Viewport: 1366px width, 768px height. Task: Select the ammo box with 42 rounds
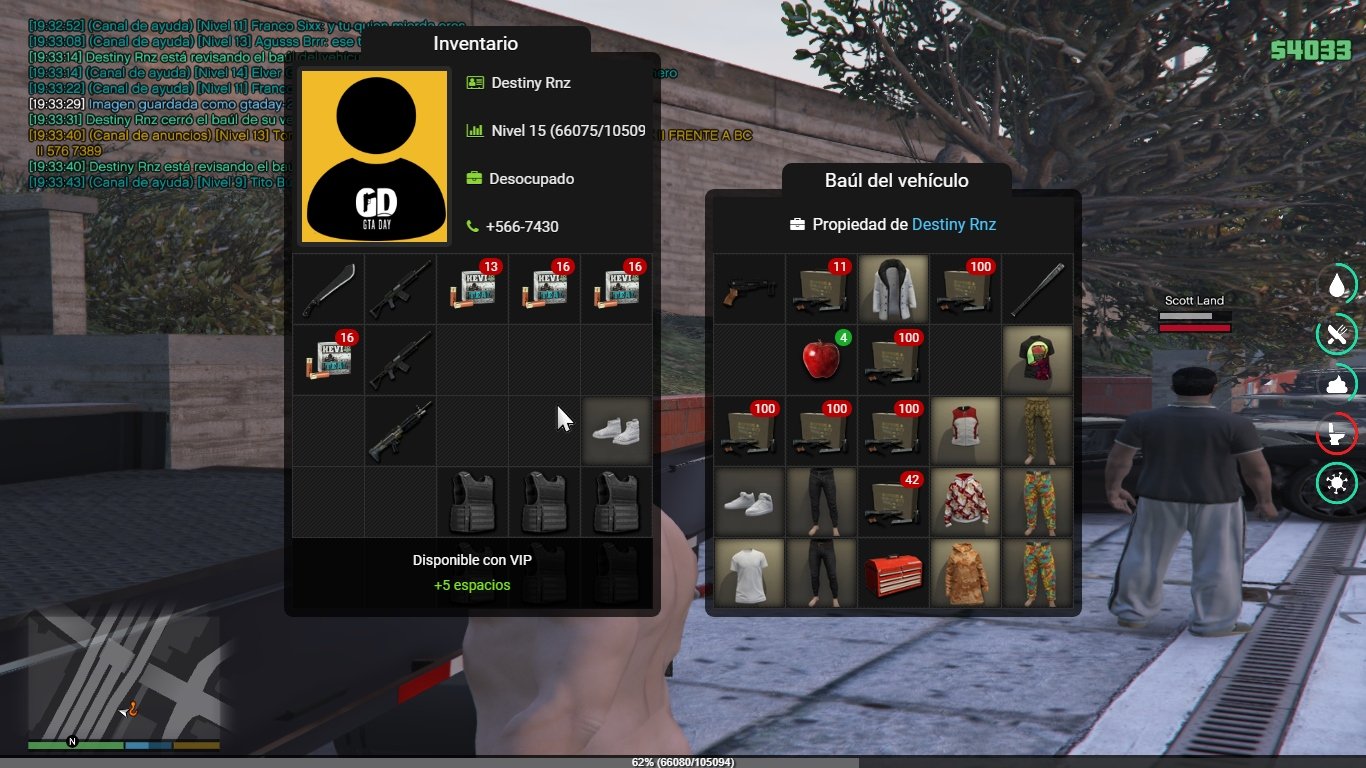tap(893, 502)
